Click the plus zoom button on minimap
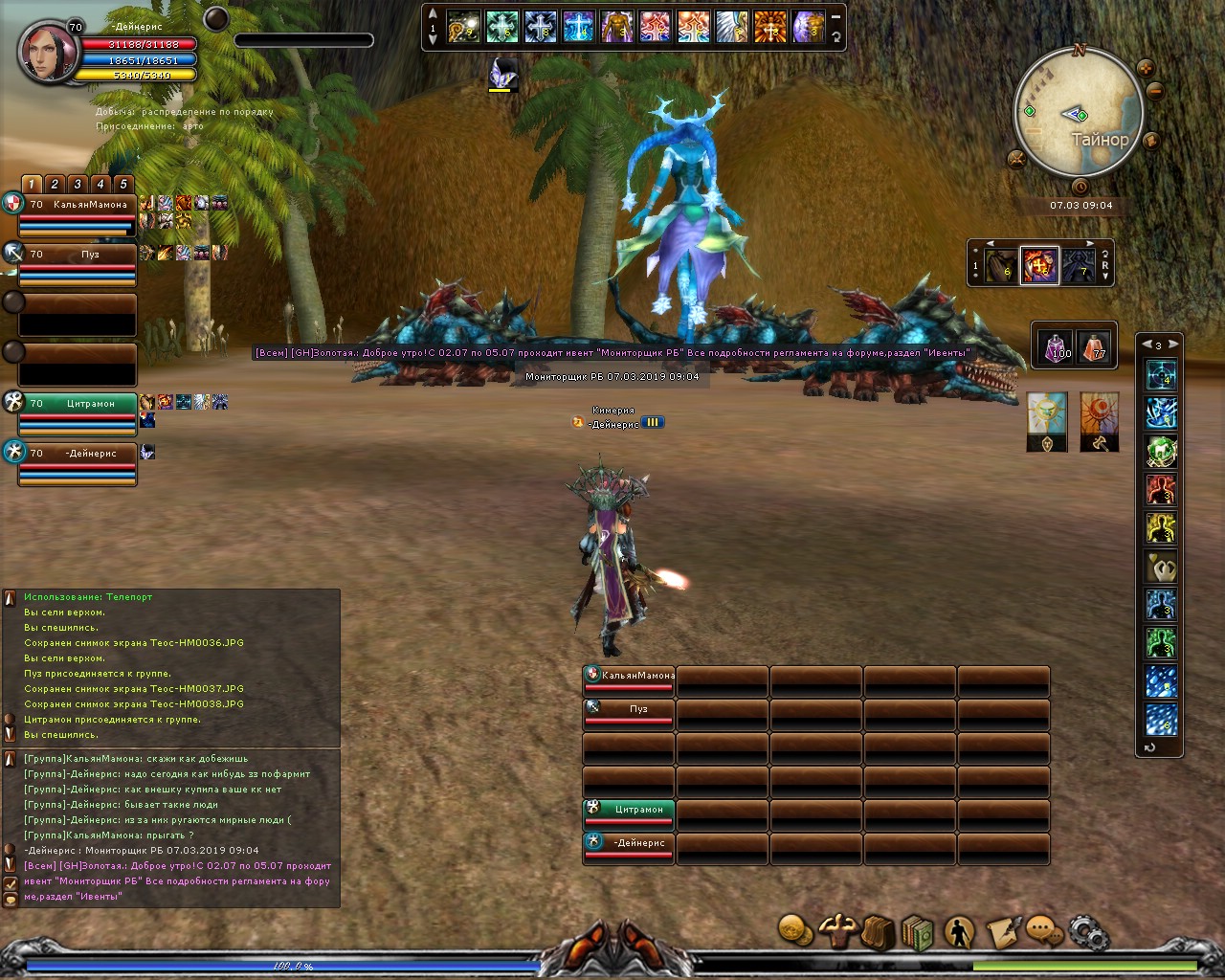The height and width of the screenshot is (980, 1225). coord(1145,69)
